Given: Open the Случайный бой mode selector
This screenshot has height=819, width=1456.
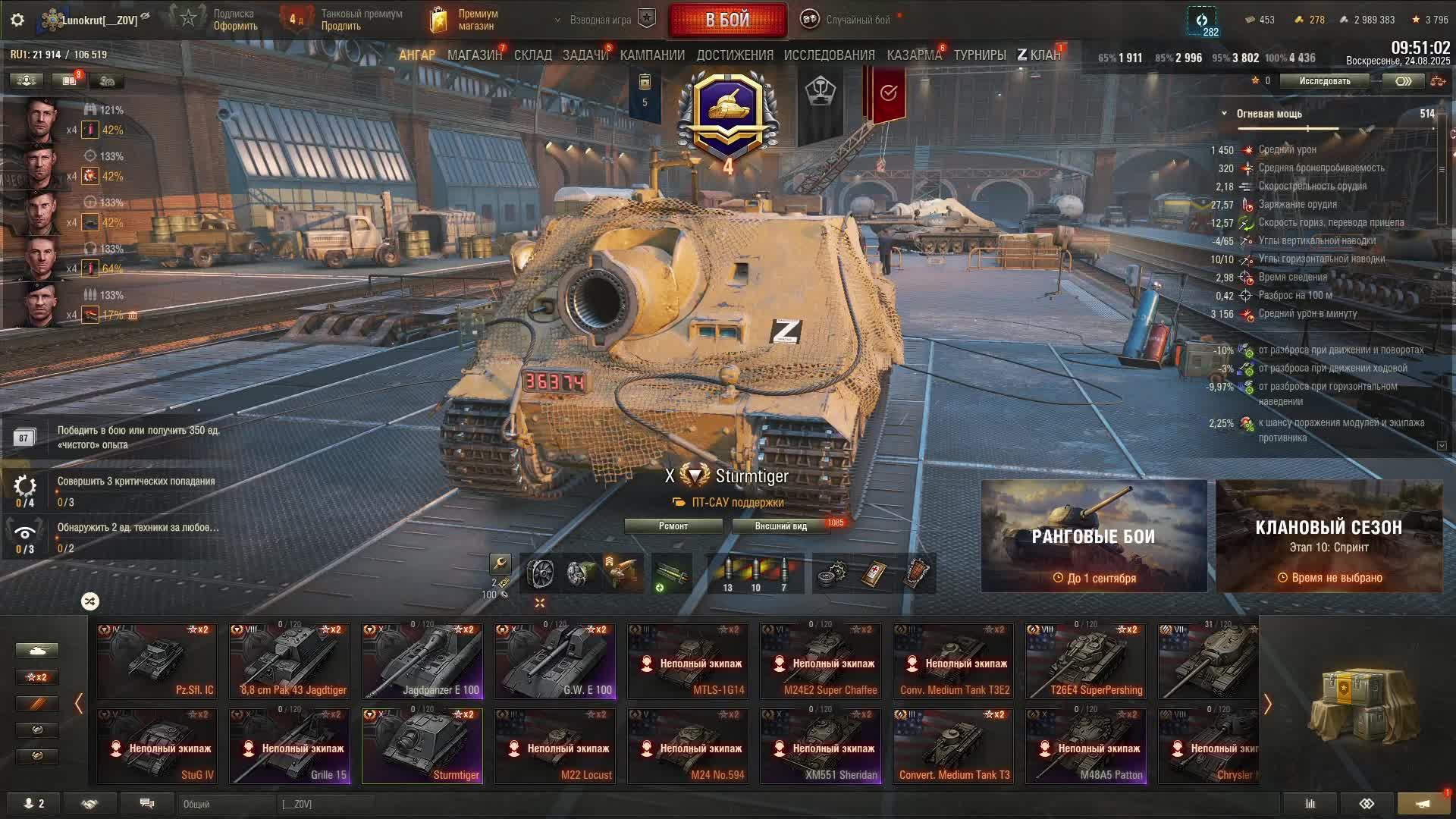Looking at the screenshot, I should click(848, 20).
